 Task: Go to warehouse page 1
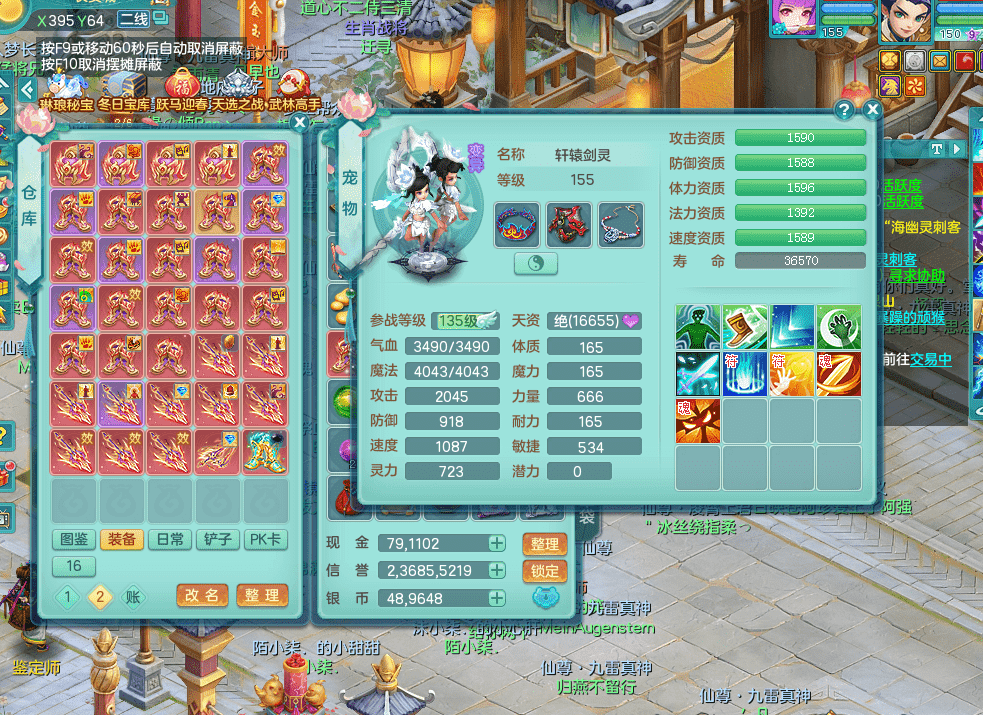[x=68, y=597]
